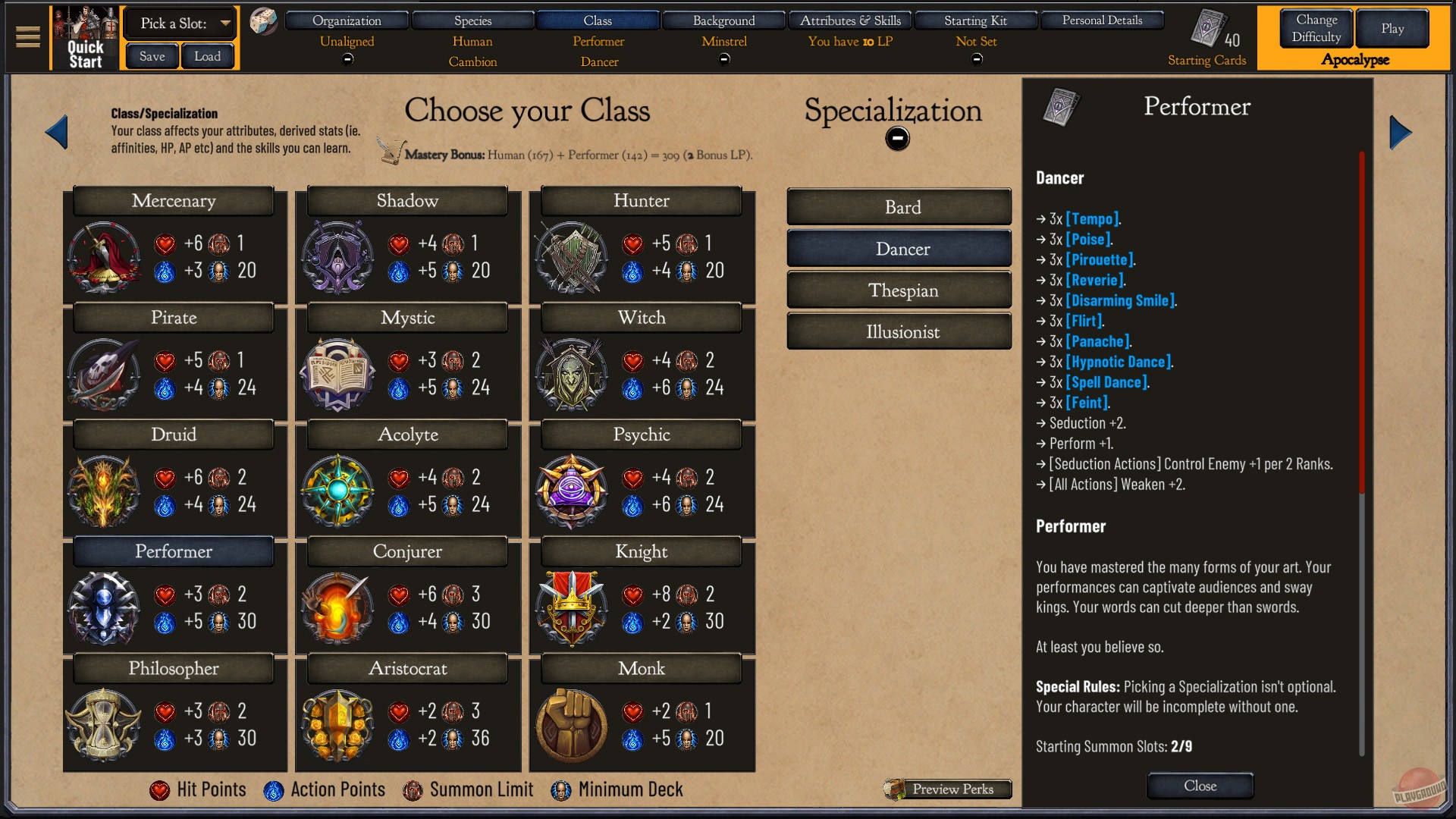Collapse the Specialization panel with minus button
This screenshot has height=819, width=1456.
pos(898,137)
